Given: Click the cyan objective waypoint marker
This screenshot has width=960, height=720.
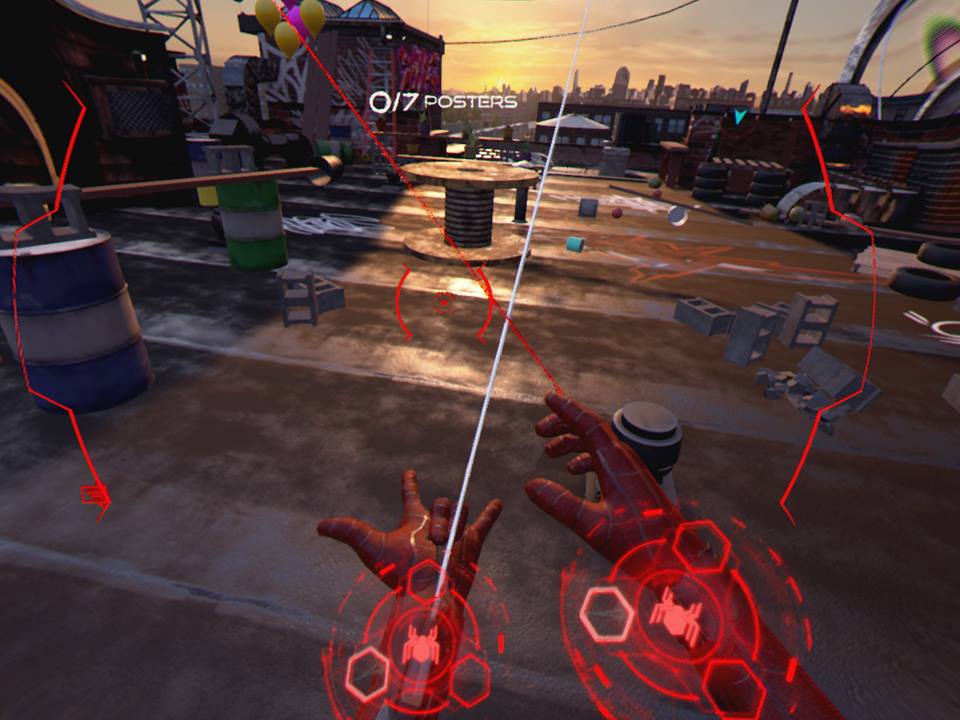Looking at the screenshot, I should (739, 117).
